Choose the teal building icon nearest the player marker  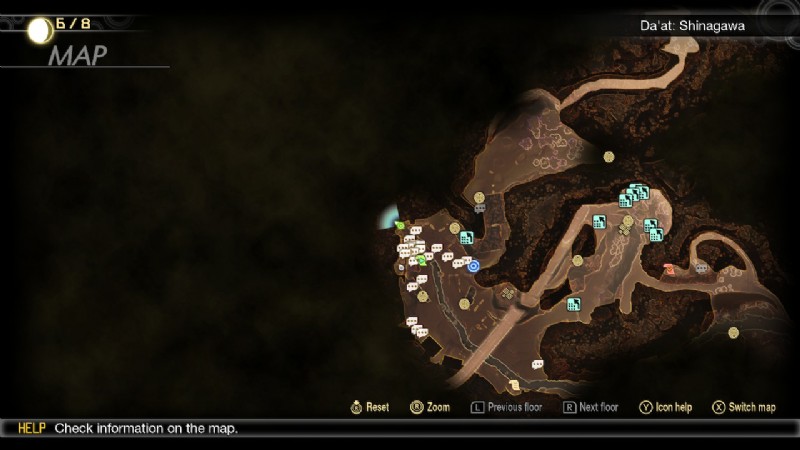pos(466,238)
